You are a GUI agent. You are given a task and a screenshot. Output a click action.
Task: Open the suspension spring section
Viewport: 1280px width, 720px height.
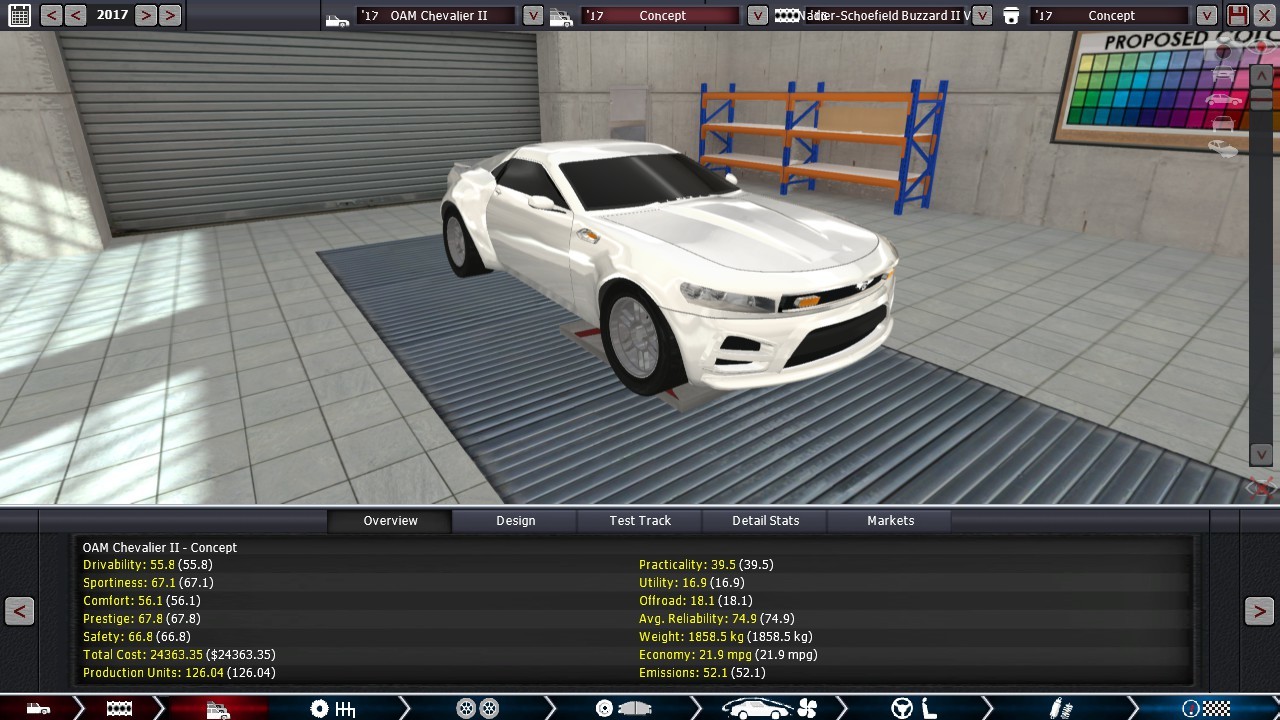[x=1060, y=708]
